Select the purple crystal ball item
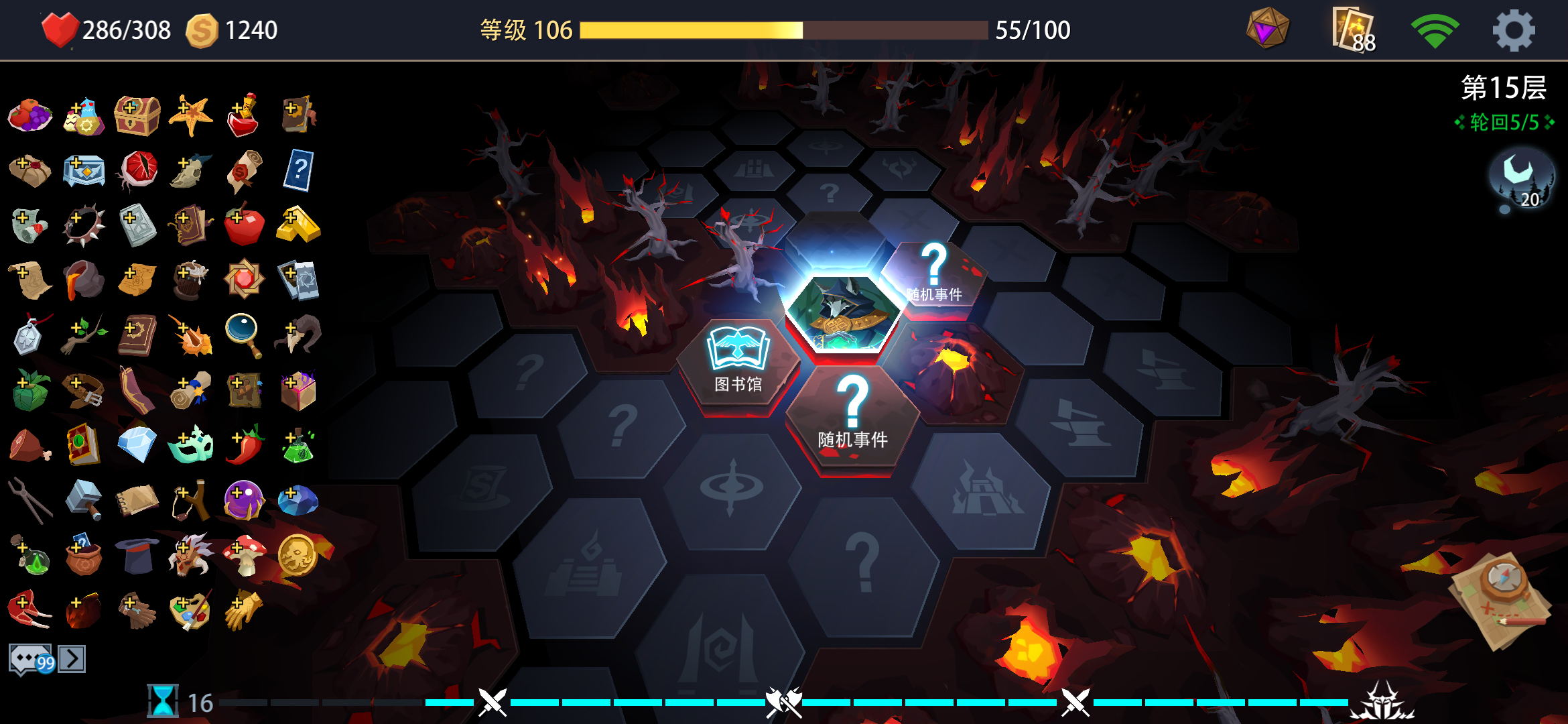Image resolution: width=1568 pixels, height=724 pixels. click(x=244, y=499)
